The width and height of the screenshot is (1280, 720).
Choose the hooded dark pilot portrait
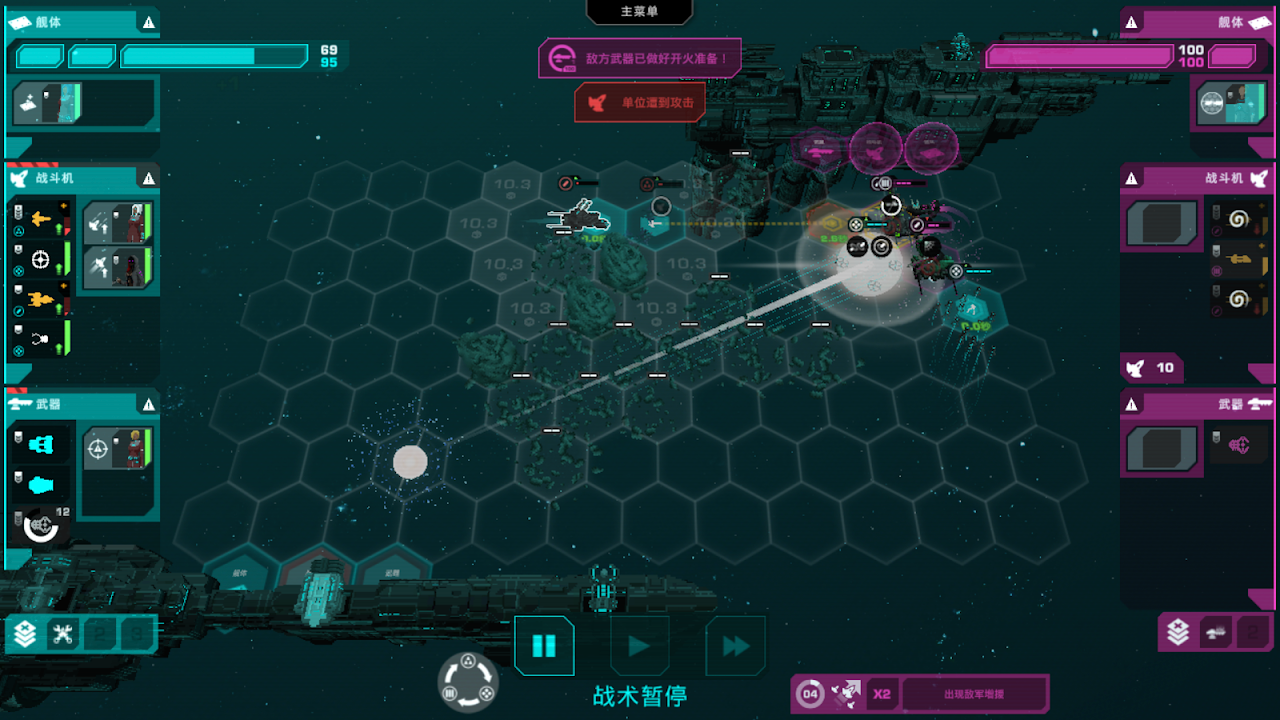[118, 266]
